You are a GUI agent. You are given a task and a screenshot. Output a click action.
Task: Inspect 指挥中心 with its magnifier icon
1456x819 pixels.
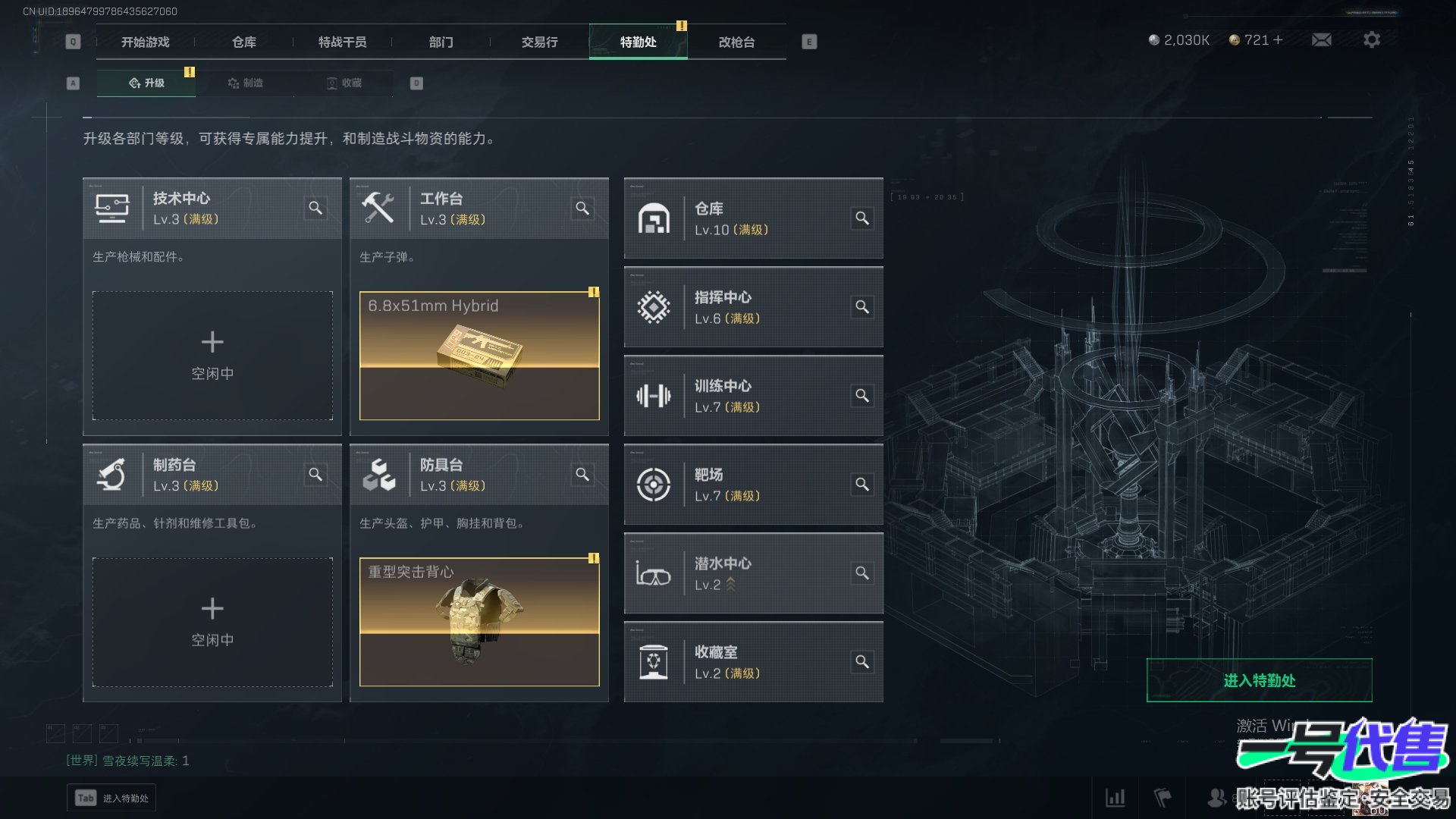click(x=862, y=306)
